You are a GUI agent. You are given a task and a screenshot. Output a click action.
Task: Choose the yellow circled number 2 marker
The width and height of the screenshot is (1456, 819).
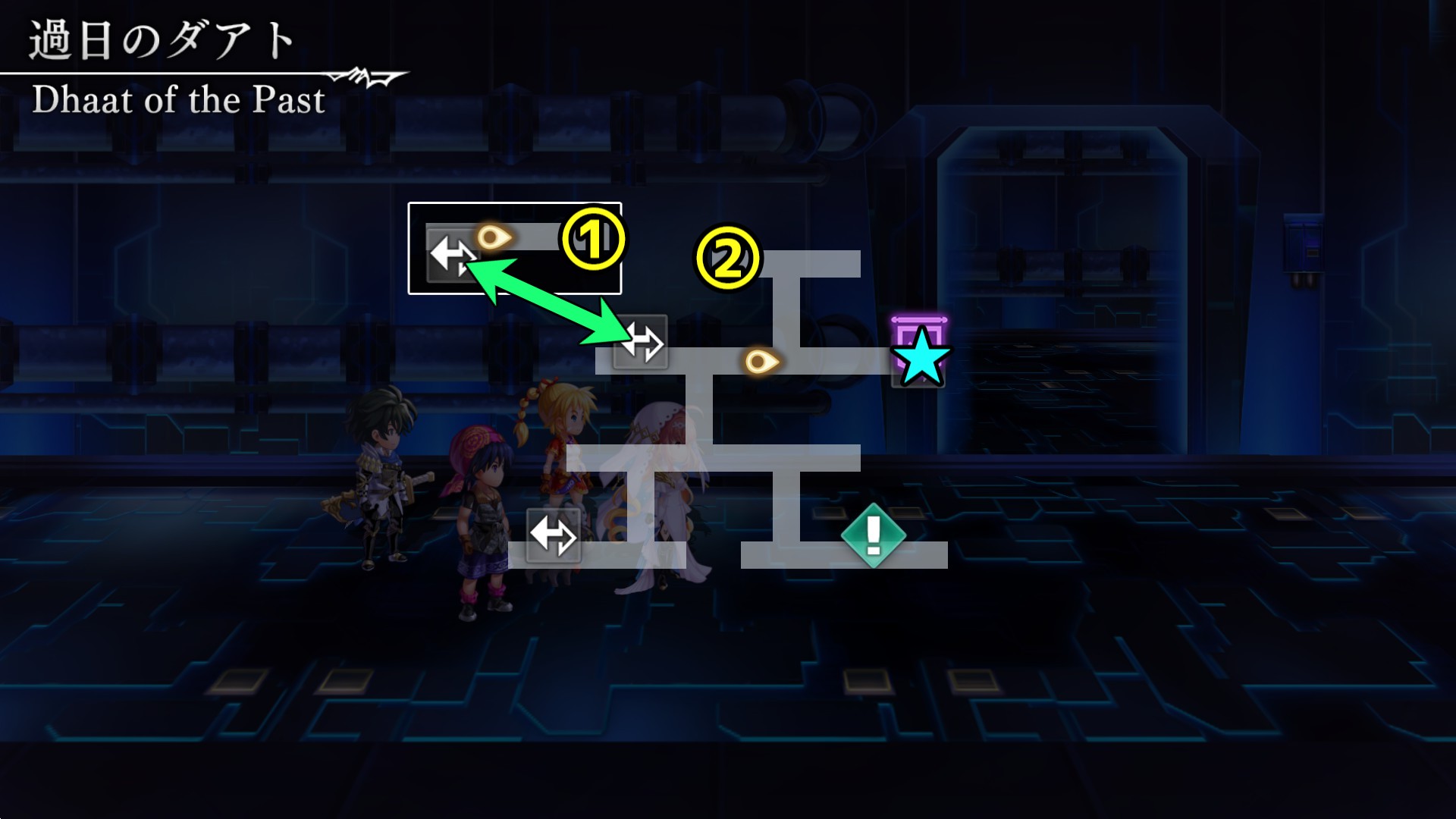[x=727, y=258]
